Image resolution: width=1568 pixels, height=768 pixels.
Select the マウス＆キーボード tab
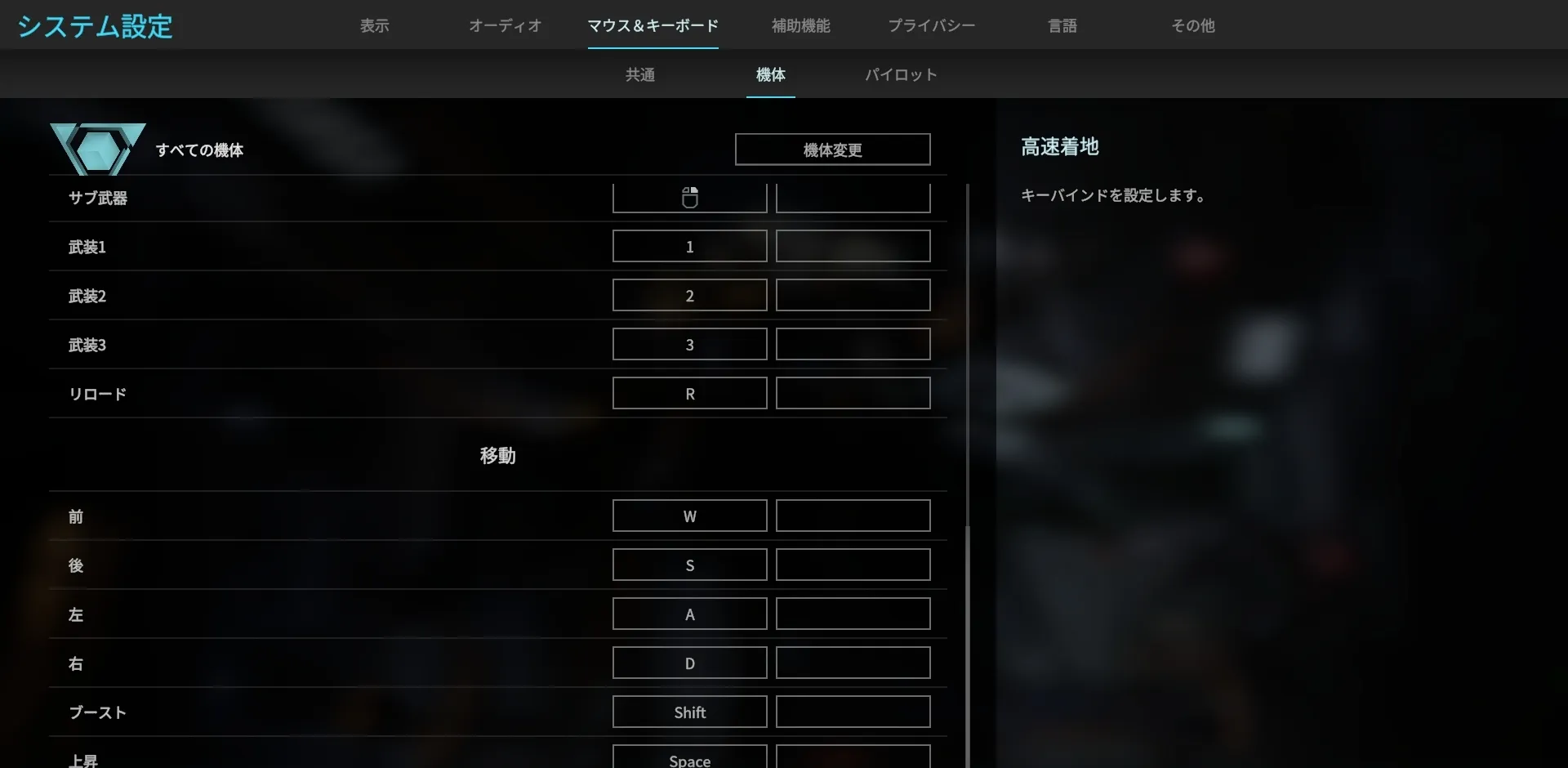pos(653,25)
